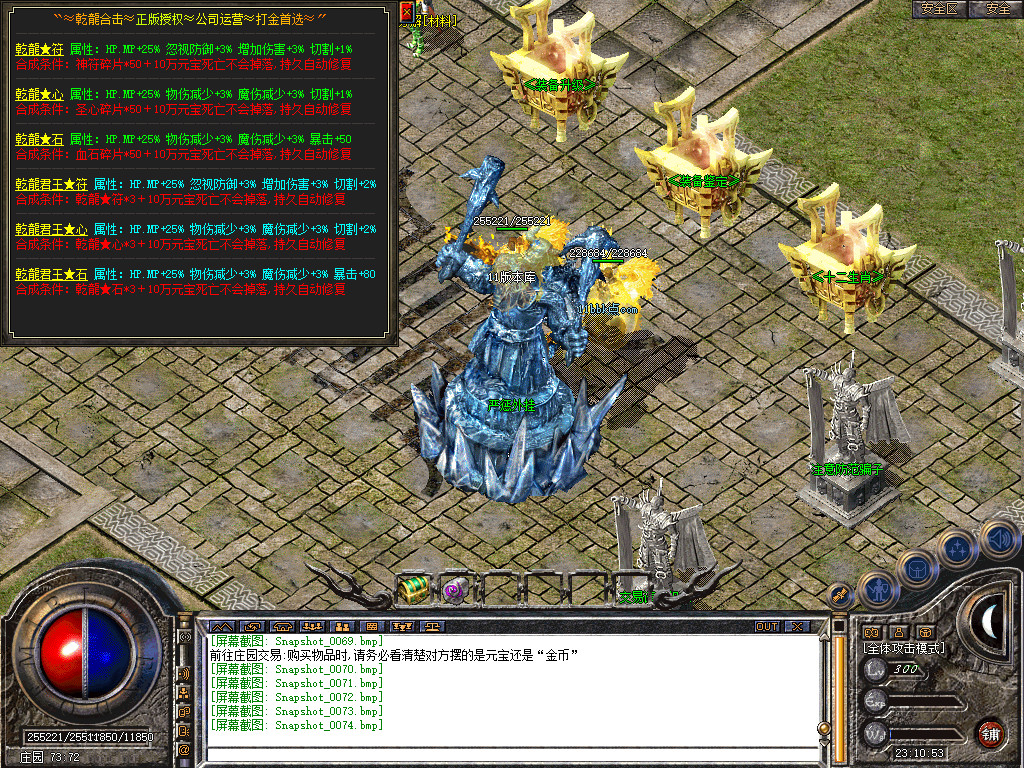
Task: Open the red 铺 shop button
Action: [991, 733]
